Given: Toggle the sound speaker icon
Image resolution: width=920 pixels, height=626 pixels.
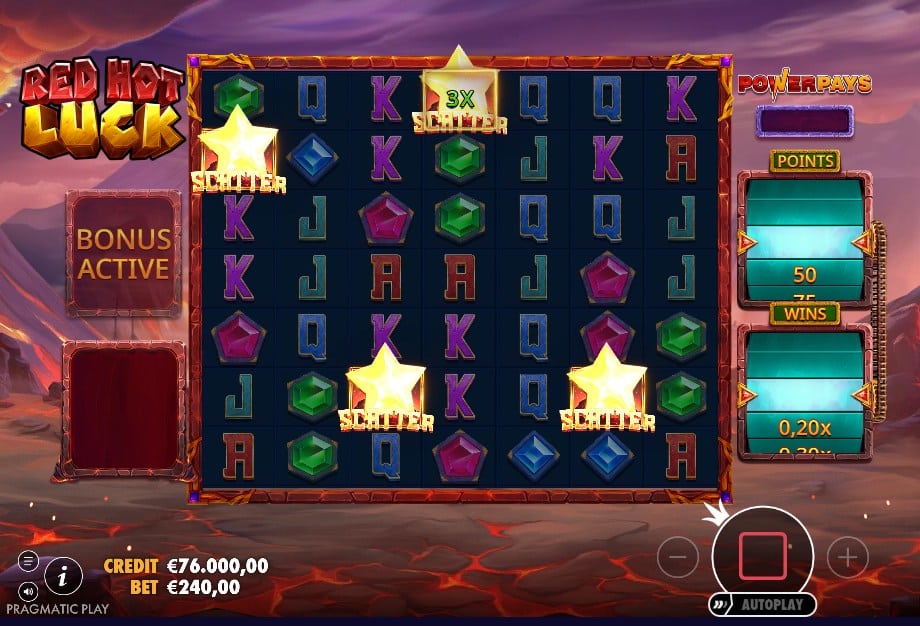Looking at the screenshot, I should point(28,590).
